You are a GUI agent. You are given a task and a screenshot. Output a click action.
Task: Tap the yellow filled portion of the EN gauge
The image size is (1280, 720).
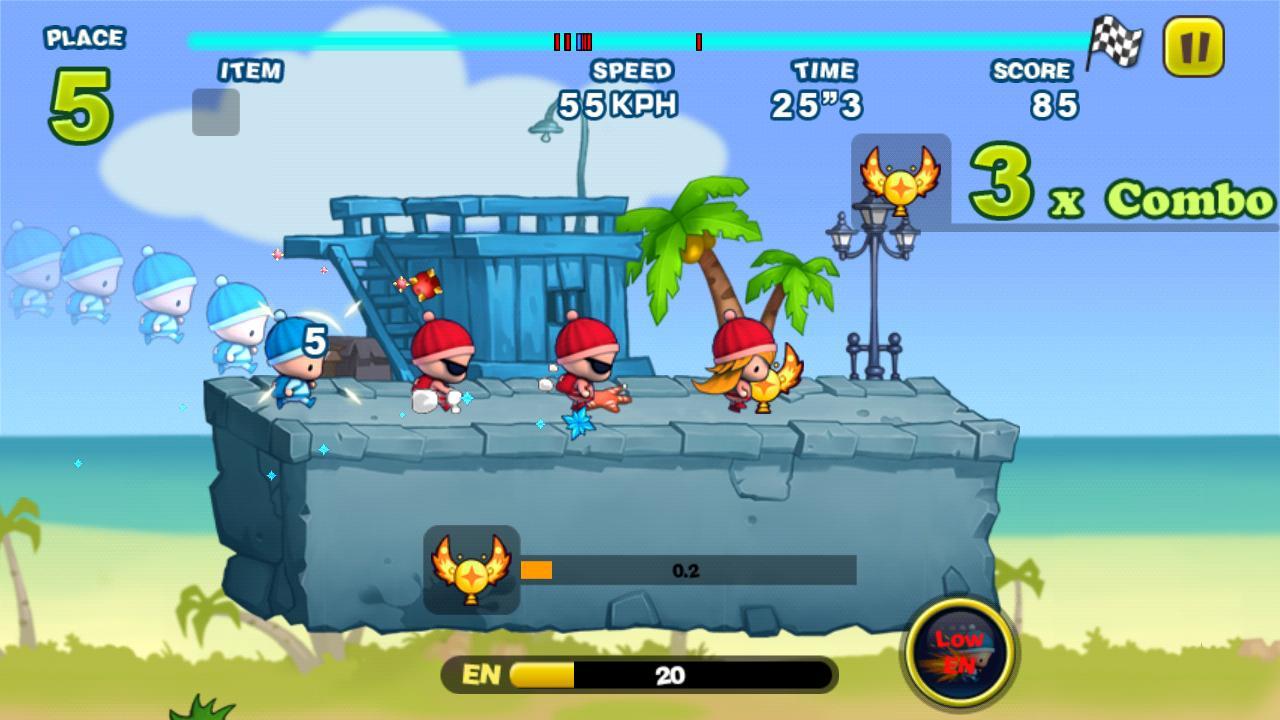pyautogui.click(x=540, y=675)
